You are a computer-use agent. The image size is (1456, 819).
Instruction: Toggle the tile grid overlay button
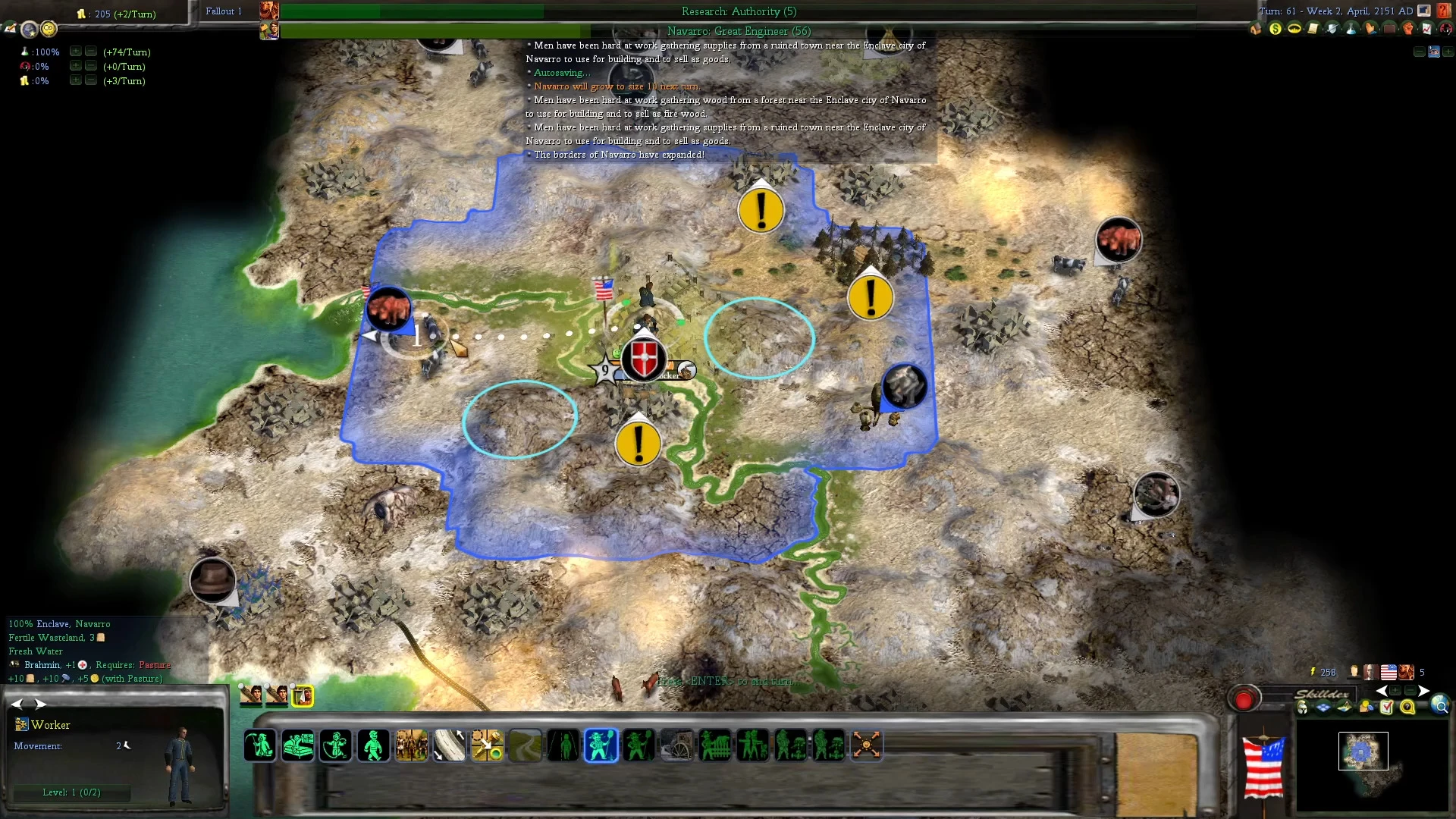point(1323,708)
